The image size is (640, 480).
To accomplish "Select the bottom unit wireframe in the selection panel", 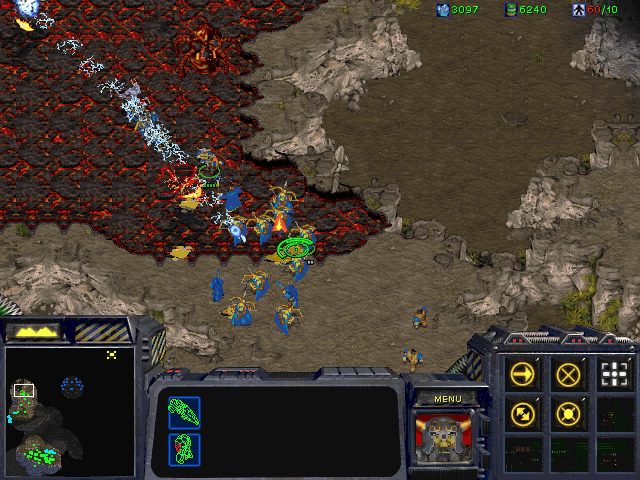I will [x=184, y=448].
